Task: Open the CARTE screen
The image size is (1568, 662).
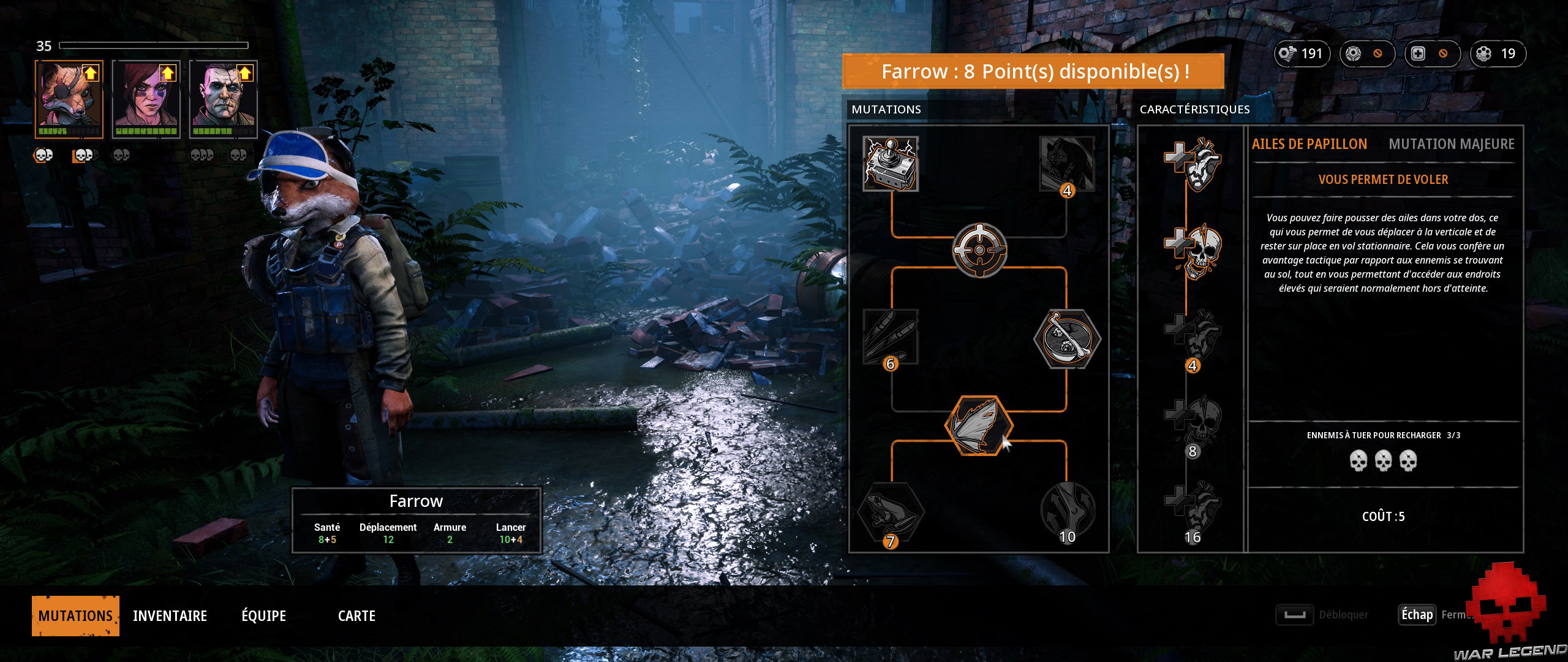Action: click(x=356, y=615)
